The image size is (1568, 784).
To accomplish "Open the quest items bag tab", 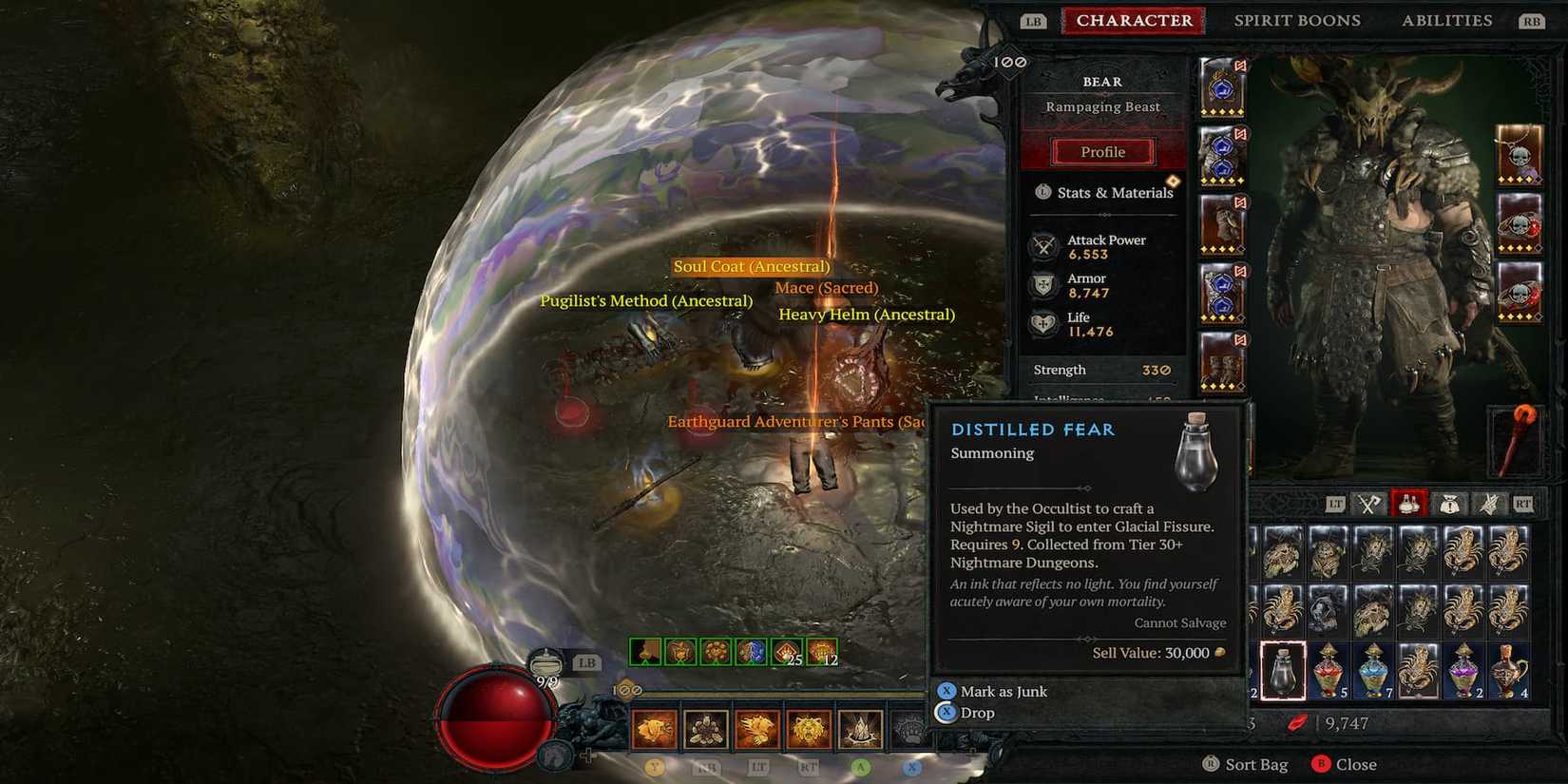I will (1451, 504).
